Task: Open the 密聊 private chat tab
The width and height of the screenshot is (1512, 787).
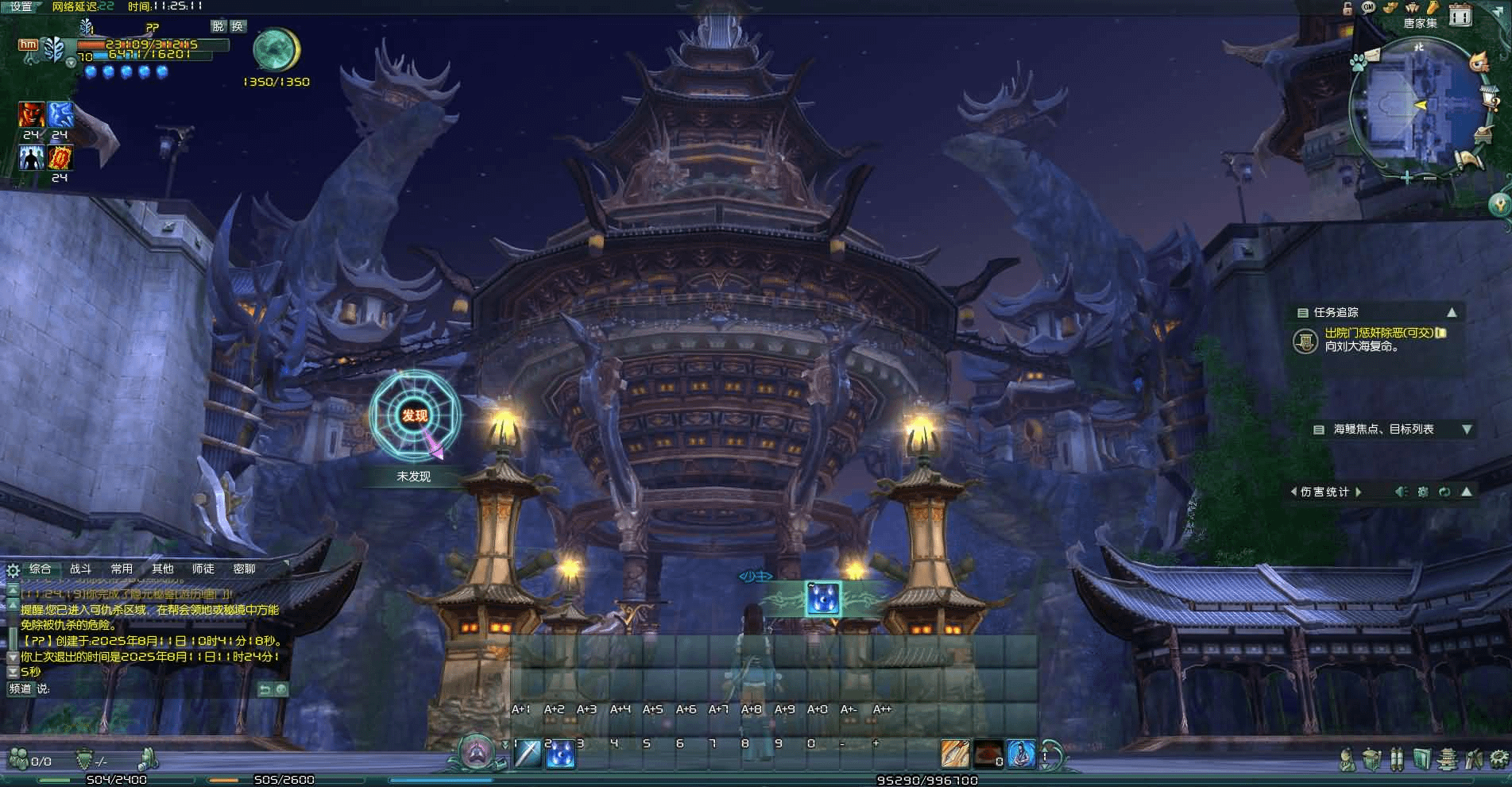Action: point(244,569)
